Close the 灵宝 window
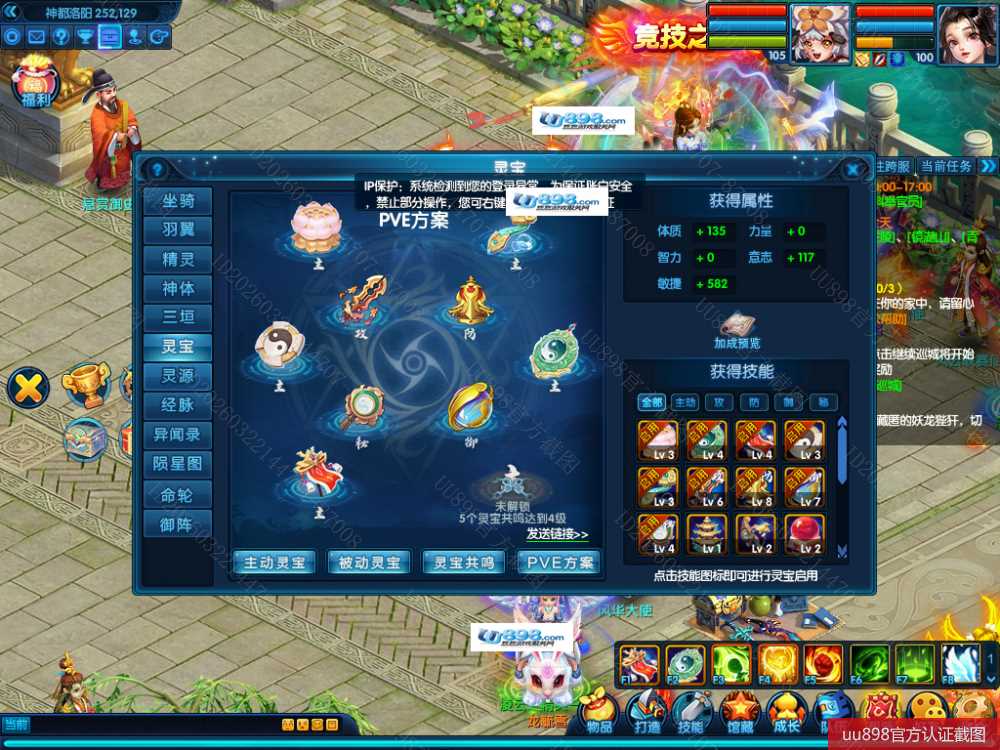 pos(853,169)
